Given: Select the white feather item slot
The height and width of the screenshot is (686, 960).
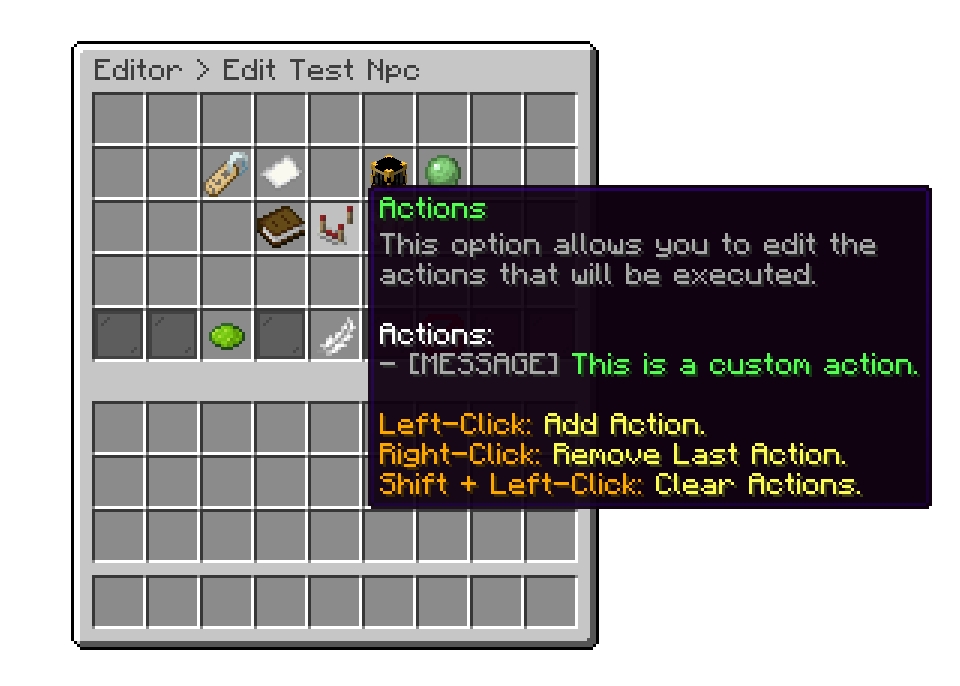Looking at the screenshot, I should tap(335, 336).
